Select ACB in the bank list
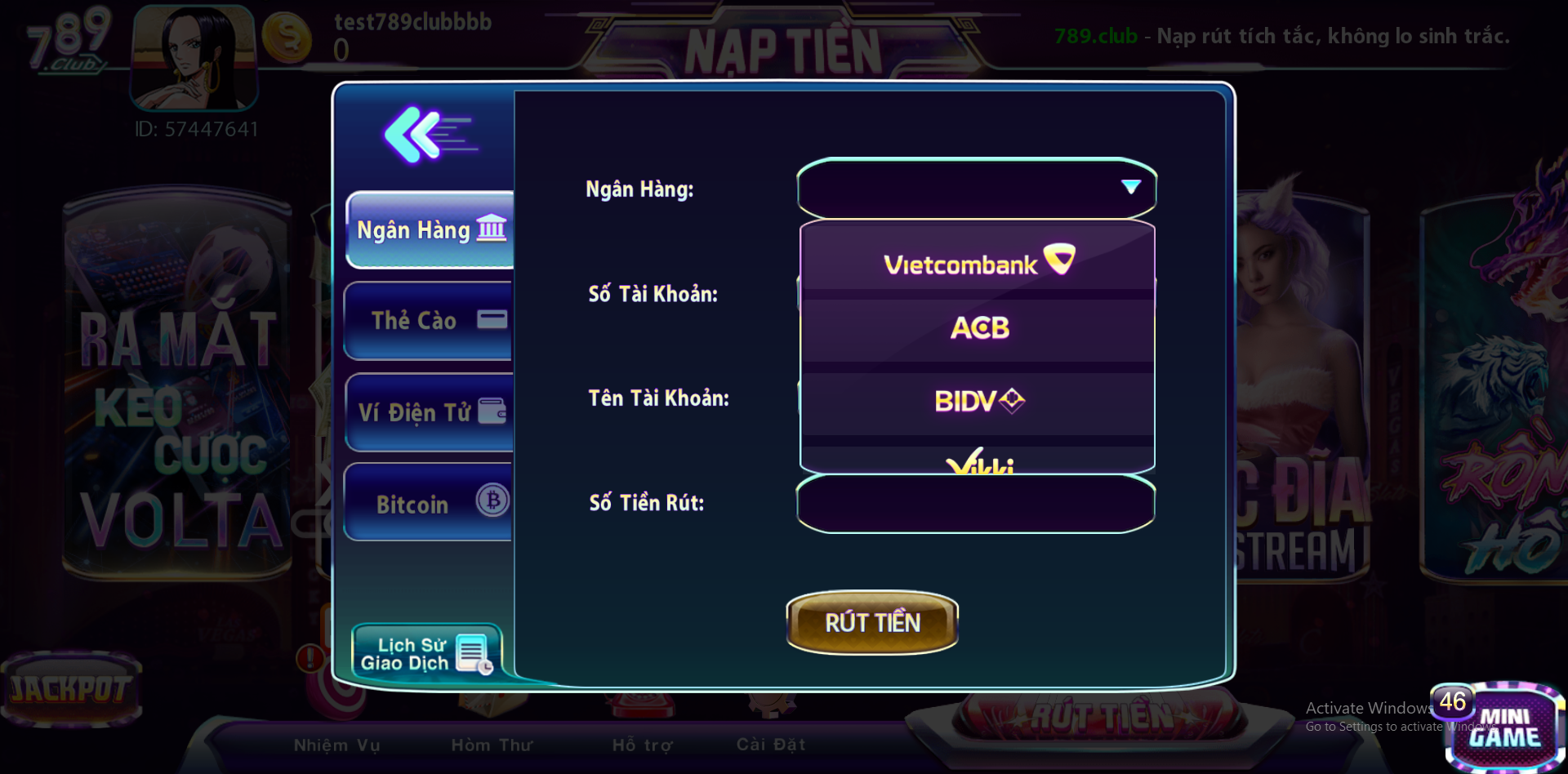Viewport: 1568px width, 774px height. tap(978, 328)
